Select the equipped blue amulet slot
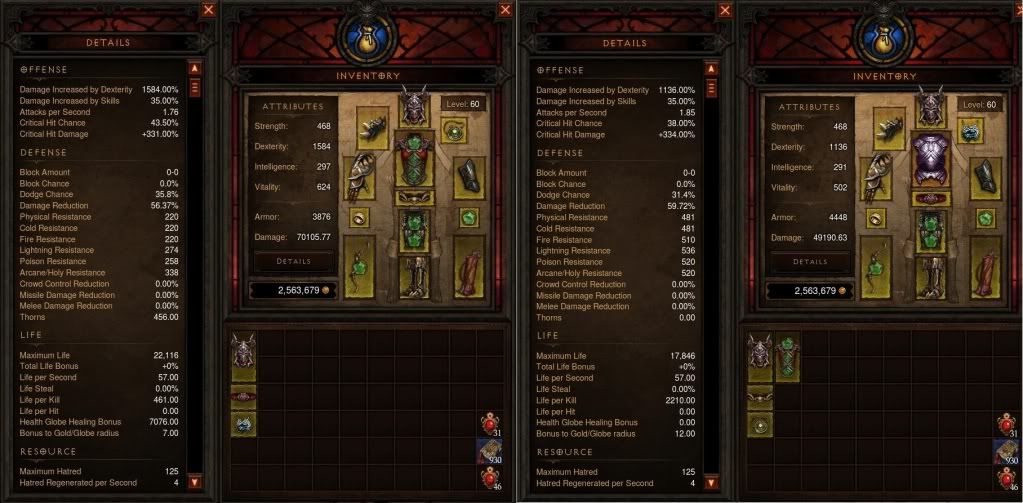 [969, 130]
